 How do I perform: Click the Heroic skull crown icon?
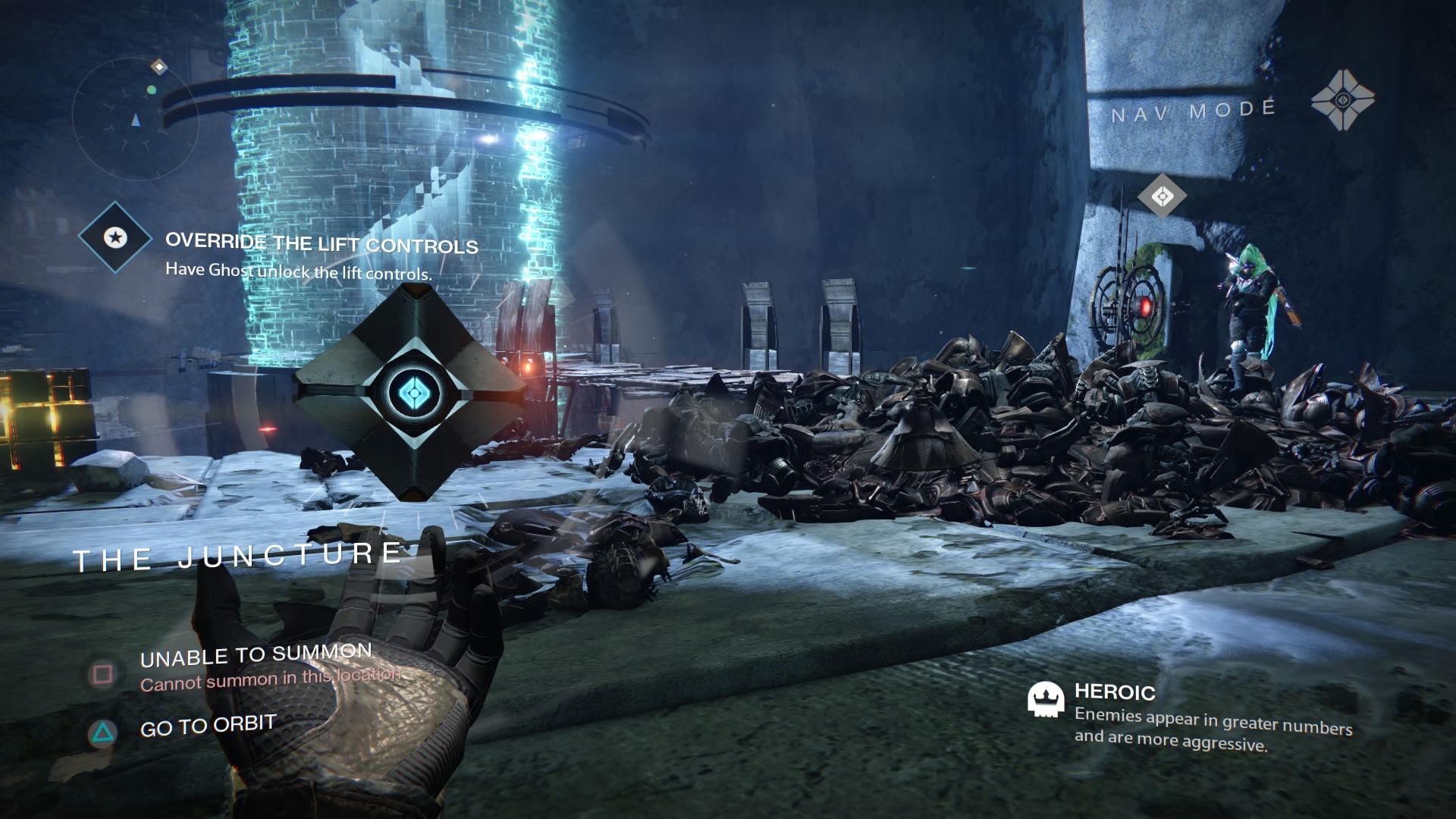(x=1044, y=701)
